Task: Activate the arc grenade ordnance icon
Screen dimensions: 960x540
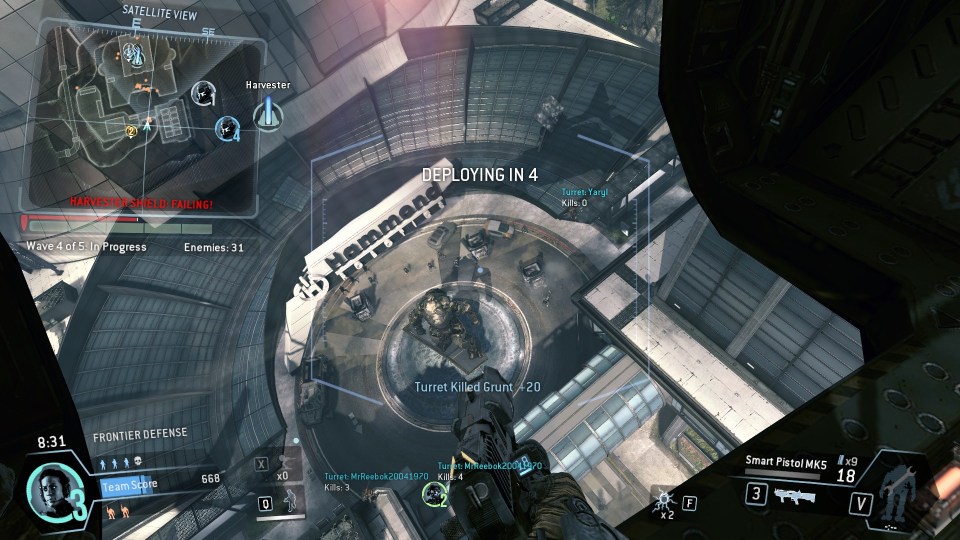Action: (662, 497)
